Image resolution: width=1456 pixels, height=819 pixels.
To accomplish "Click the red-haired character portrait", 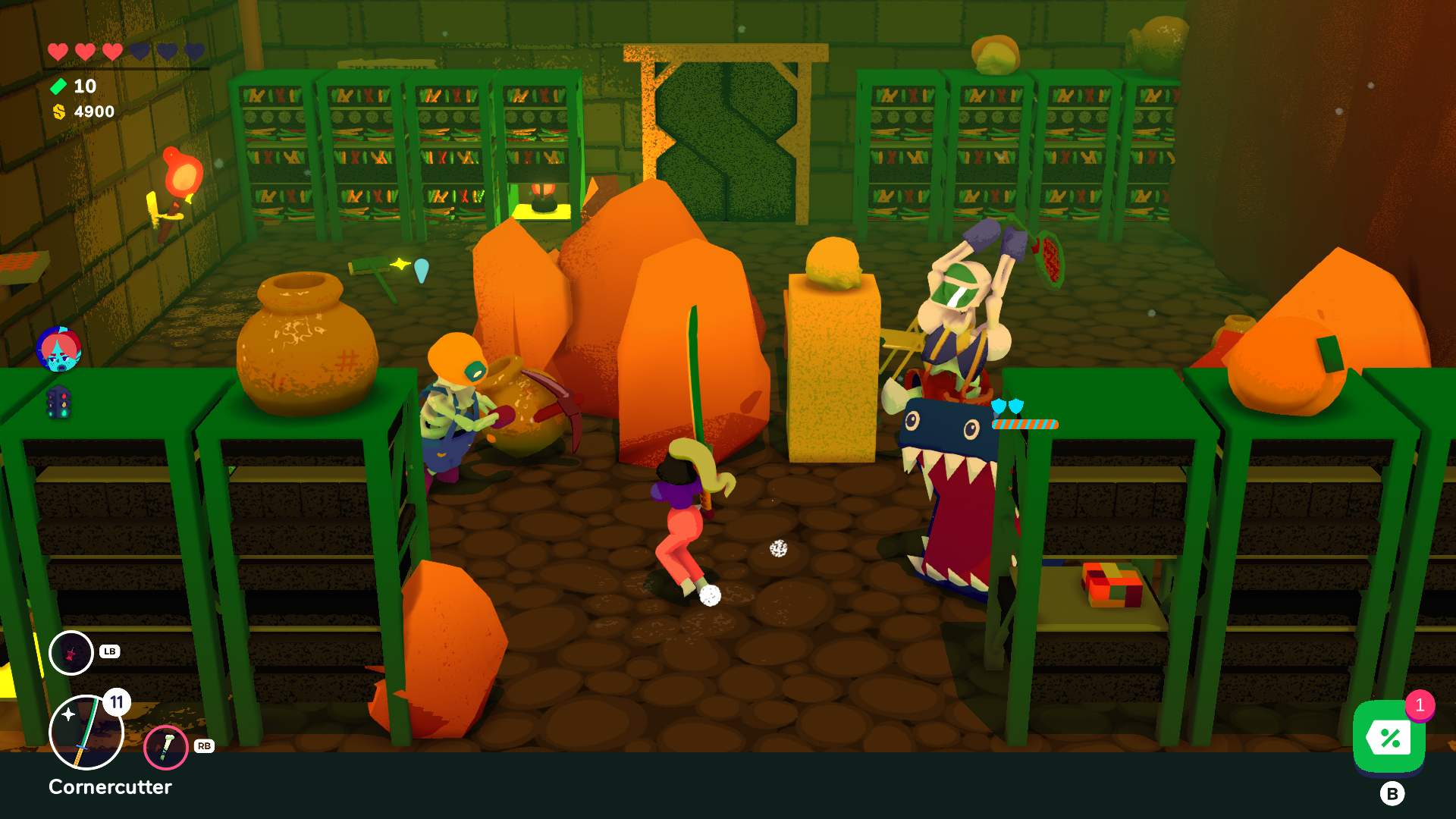I will [58, 350].
